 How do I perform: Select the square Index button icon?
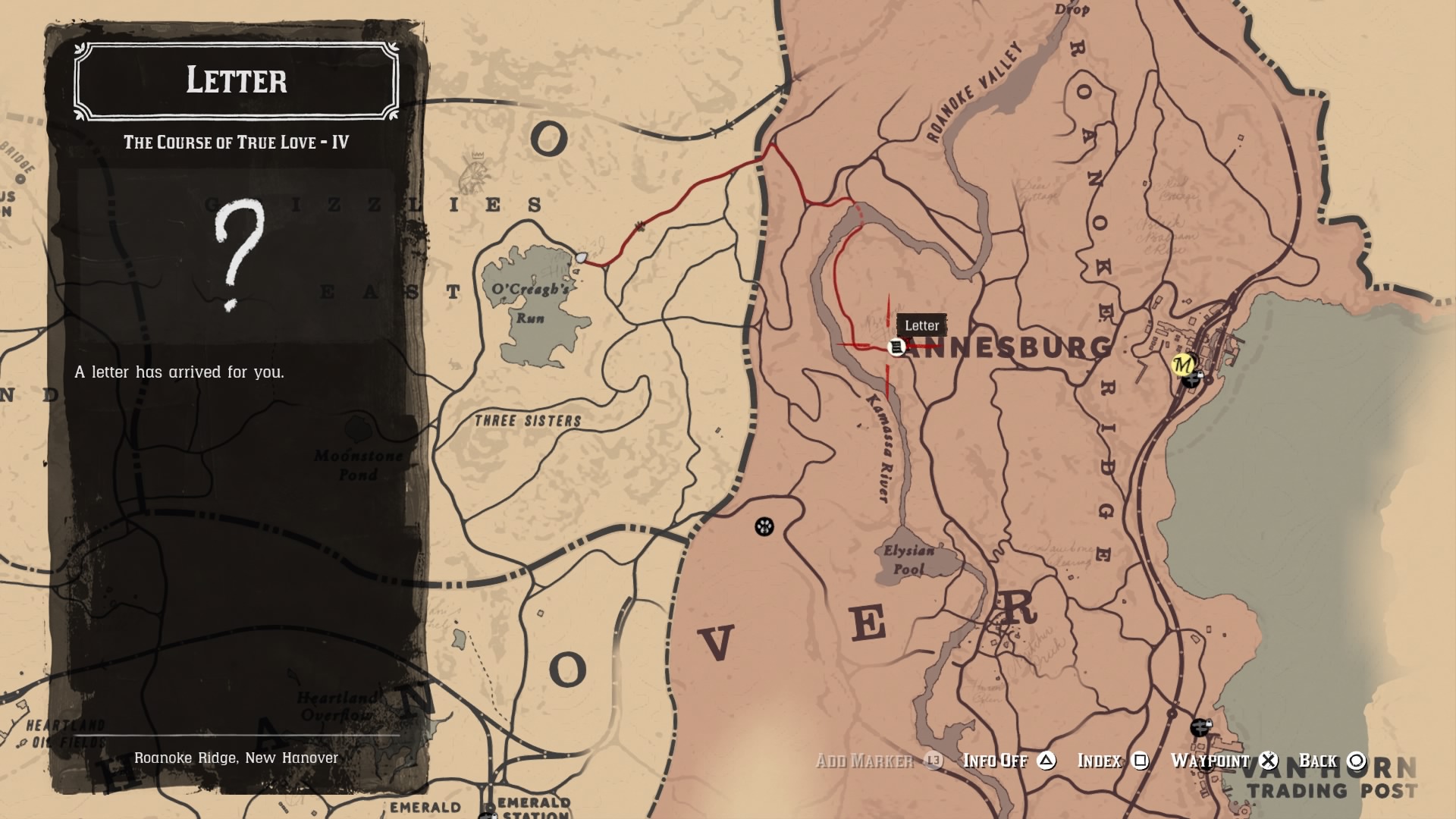[1140, 761]
